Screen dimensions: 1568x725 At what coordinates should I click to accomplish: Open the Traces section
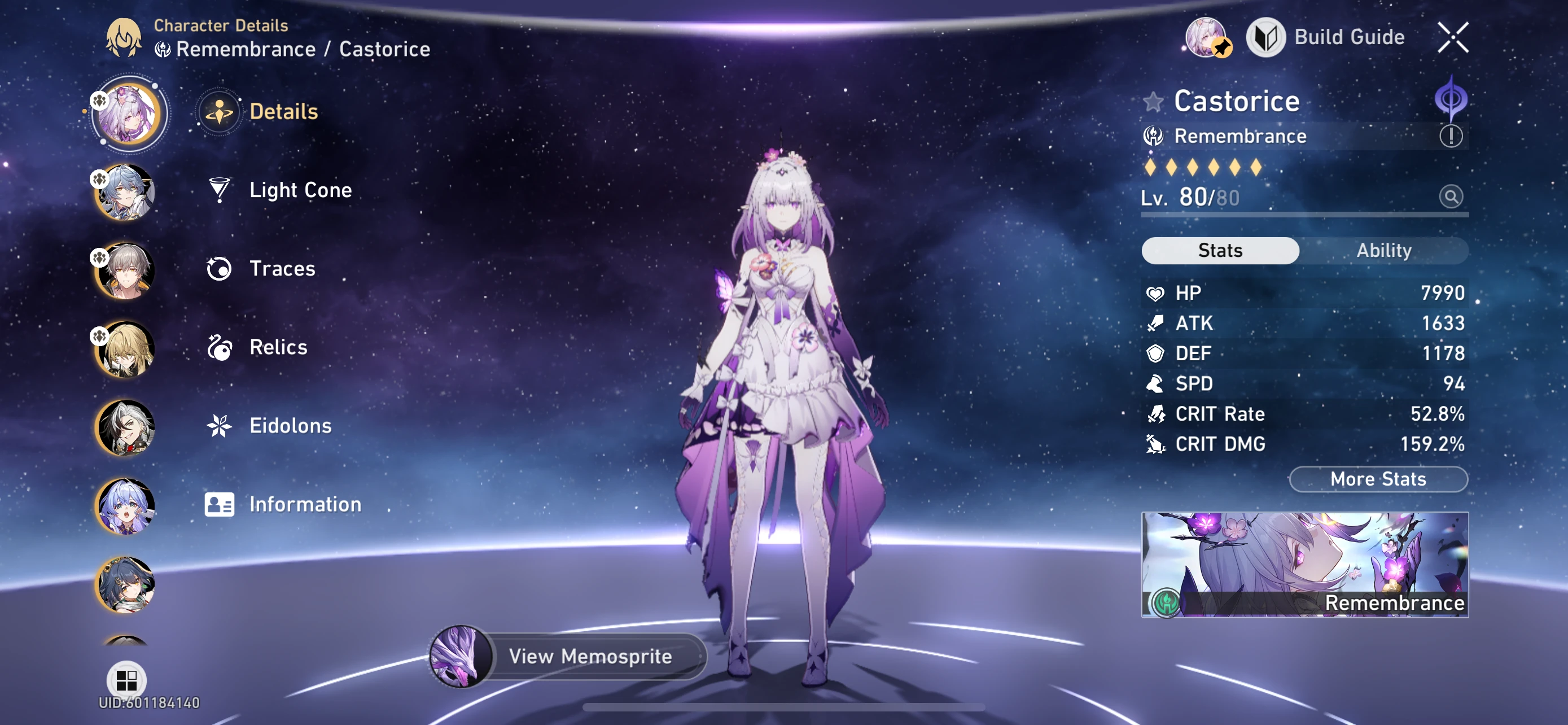[x=281, y=268]
